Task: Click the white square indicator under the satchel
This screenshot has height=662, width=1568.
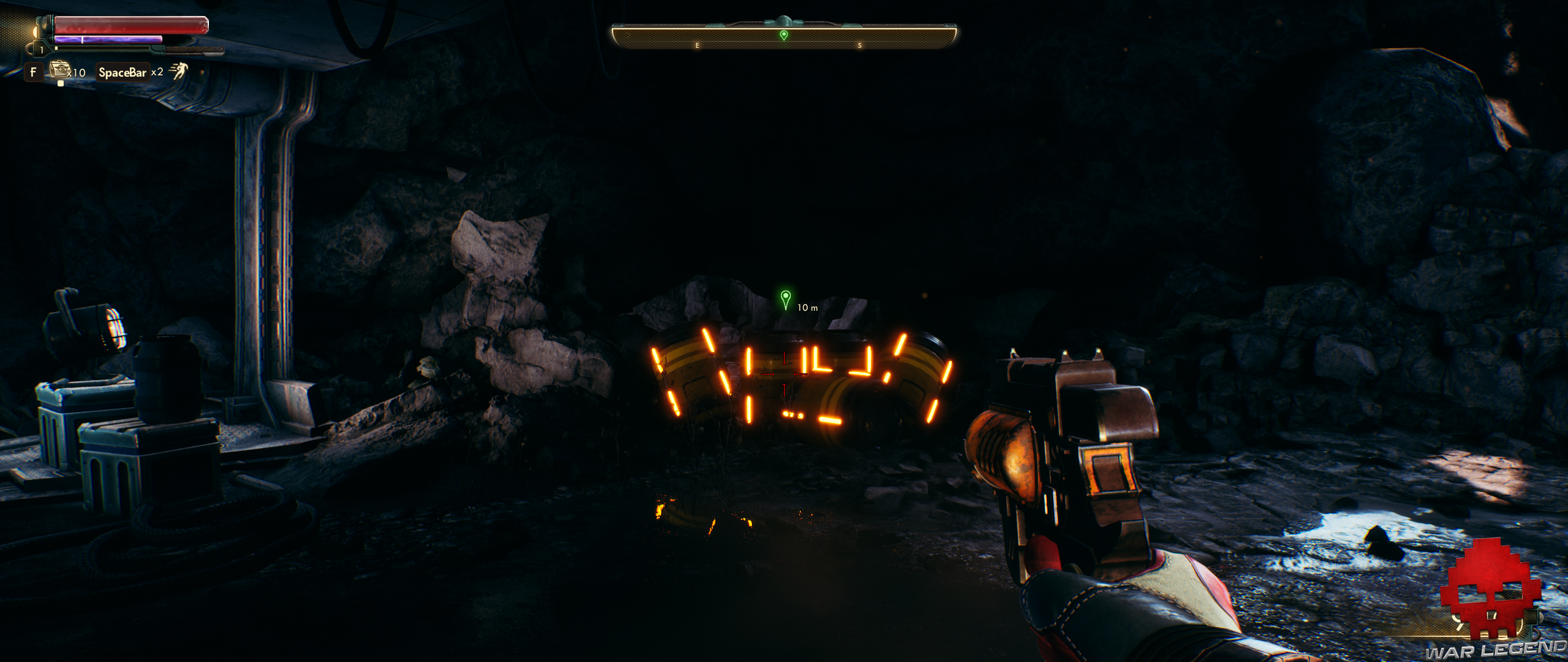Action: coord(60,83)
